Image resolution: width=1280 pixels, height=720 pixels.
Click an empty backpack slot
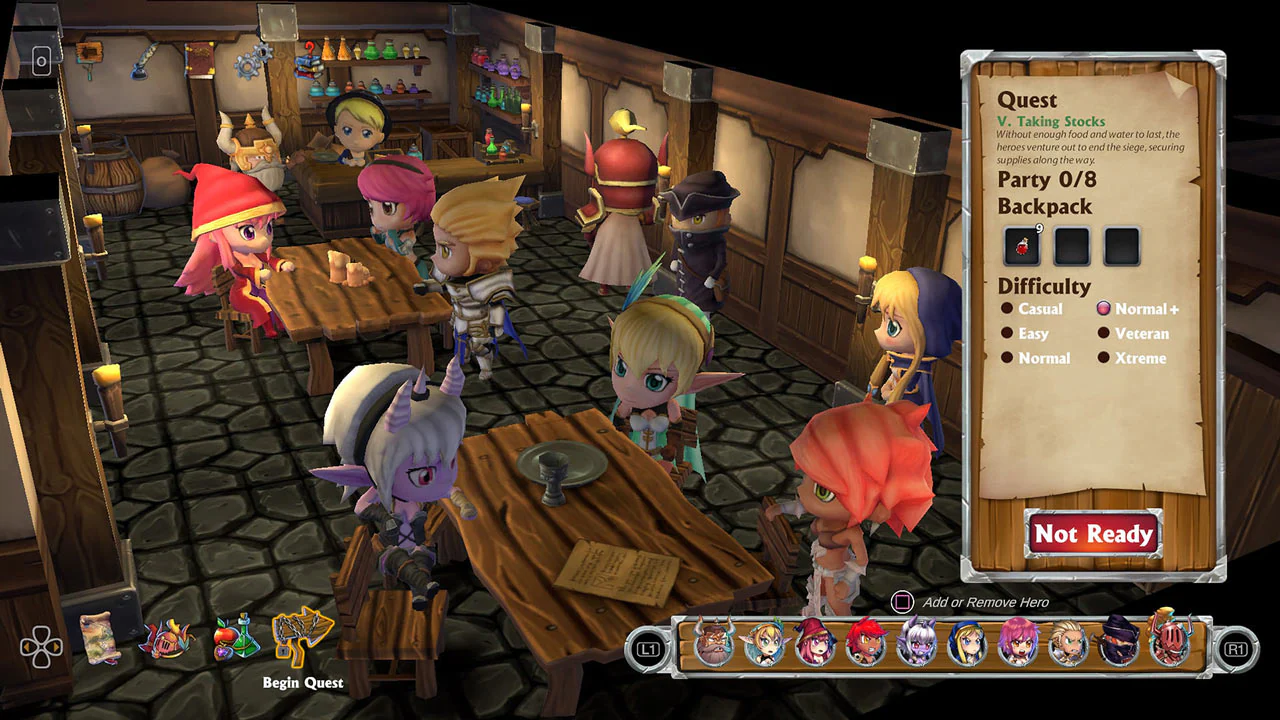(1072, 244)
